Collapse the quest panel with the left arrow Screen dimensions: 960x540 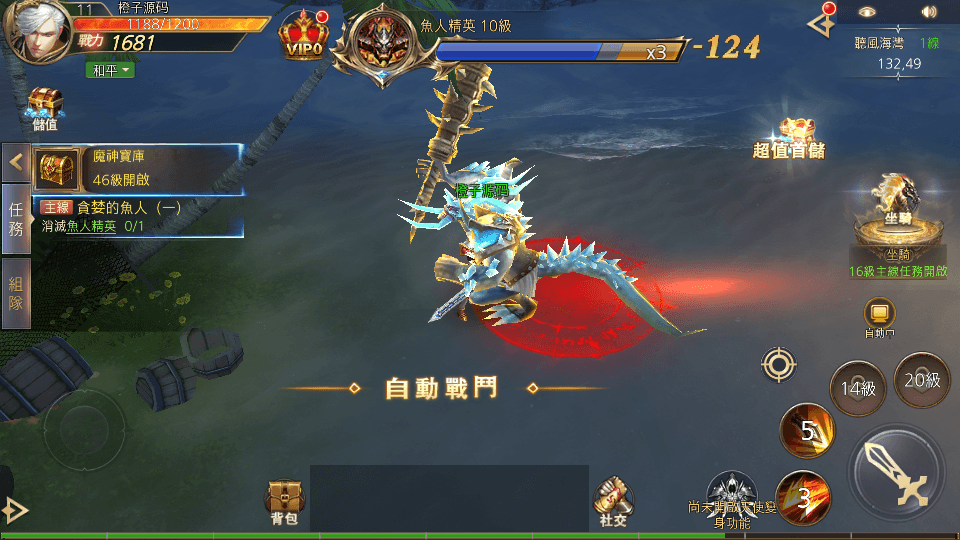coord(16,162)
